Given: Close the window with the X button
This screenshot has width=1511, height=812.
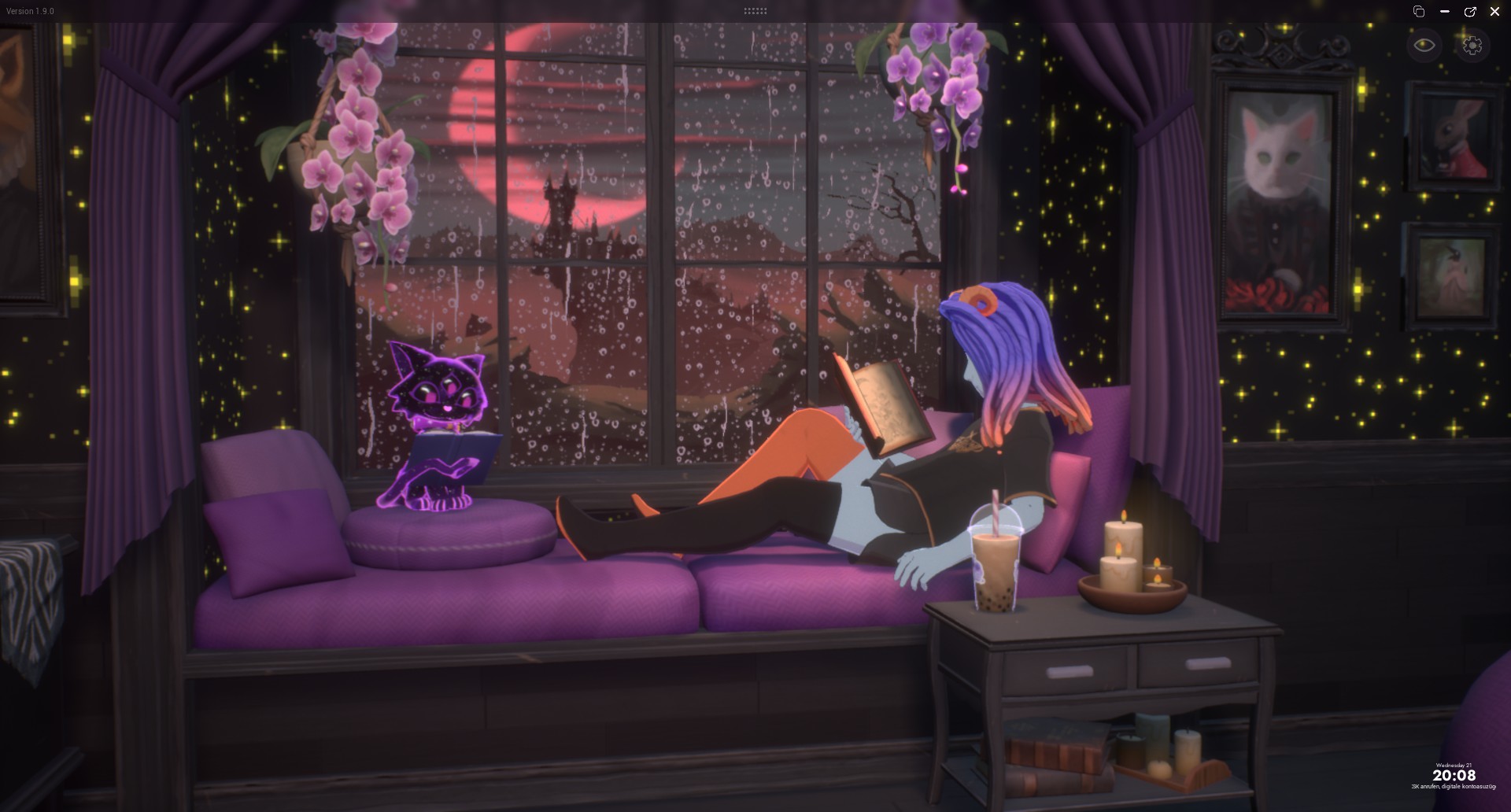Looking at the screenshot, I should click(1494, 11).
